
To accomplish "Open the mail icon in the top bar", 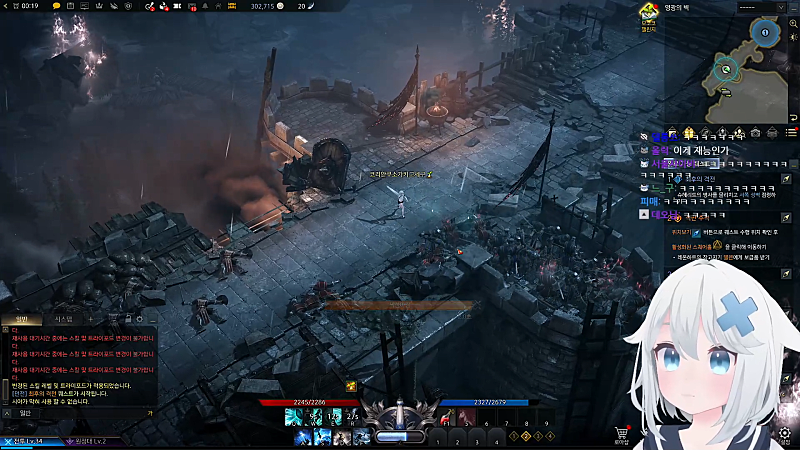I will [189, 6].
